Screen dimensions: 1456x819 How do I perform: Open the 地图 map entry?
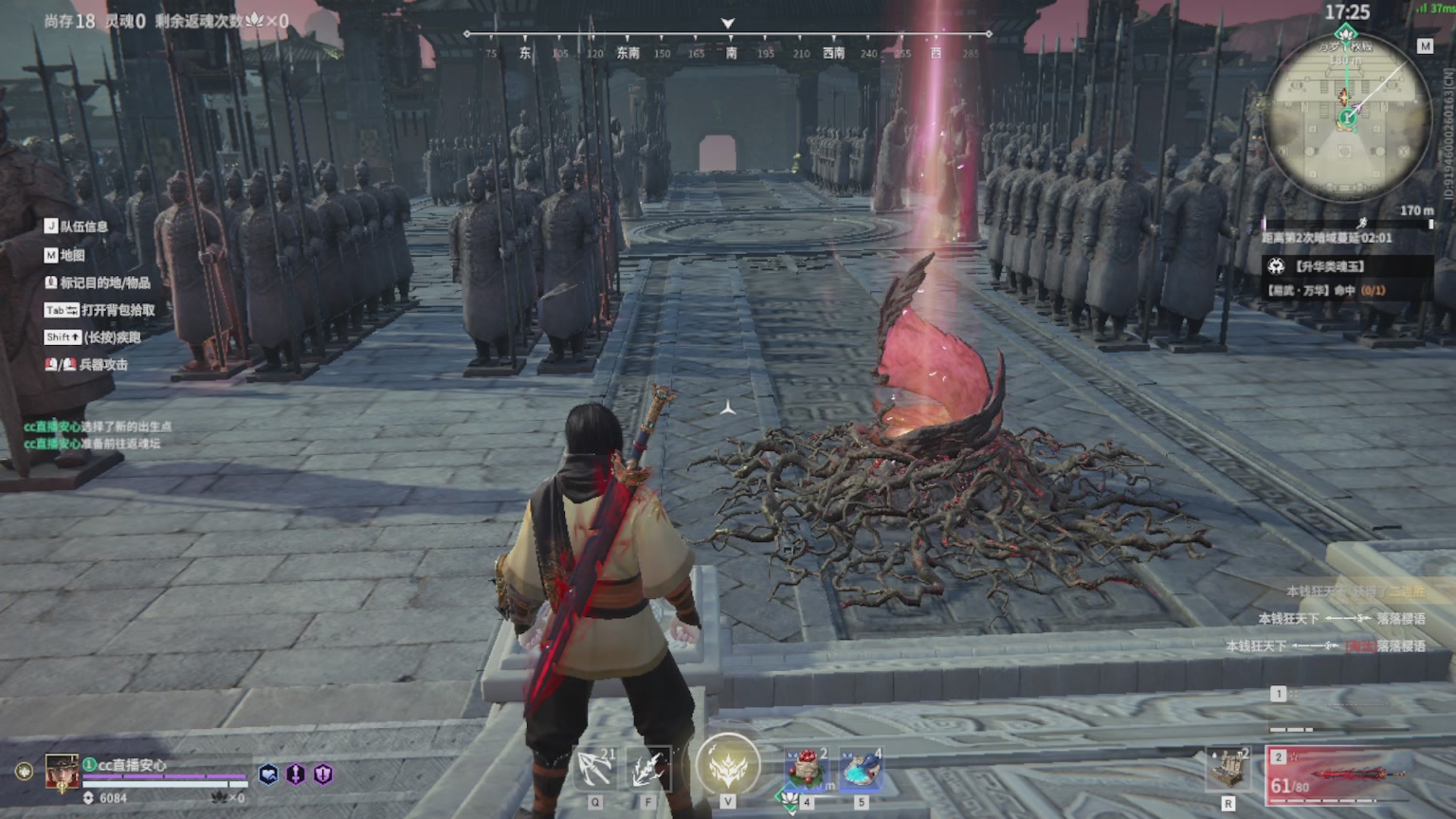pyautogui.click(x=72, y=255)
